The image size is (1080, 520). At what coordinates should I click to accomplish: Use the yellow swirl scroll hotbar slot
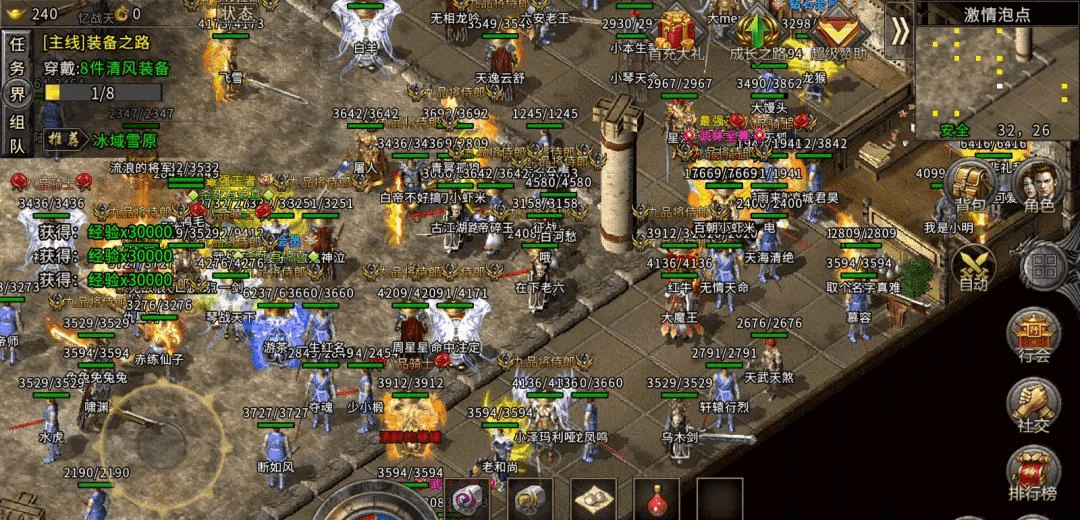(x=530, y=498)
